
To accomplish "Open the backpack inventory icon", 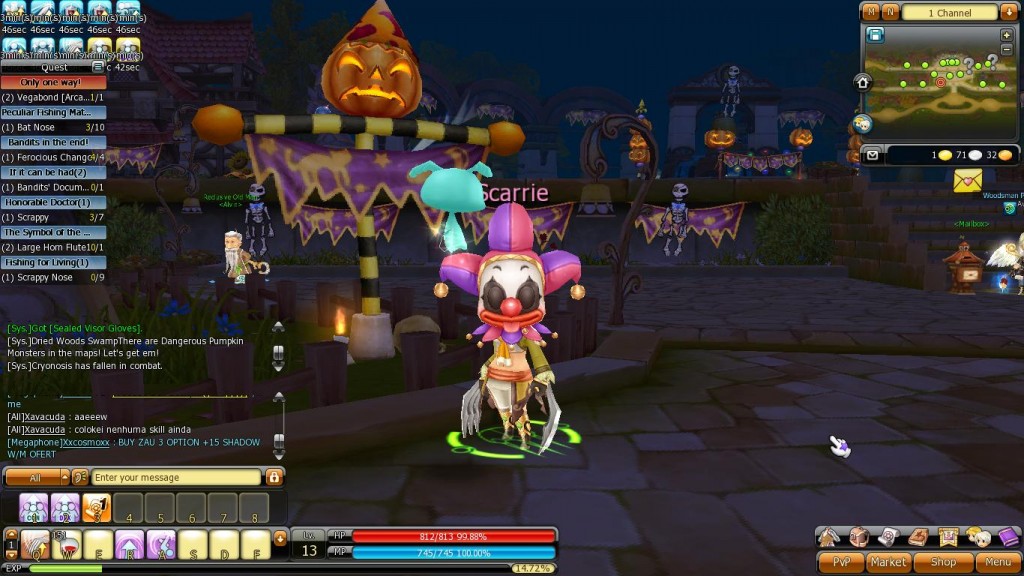I will point(859,538).
